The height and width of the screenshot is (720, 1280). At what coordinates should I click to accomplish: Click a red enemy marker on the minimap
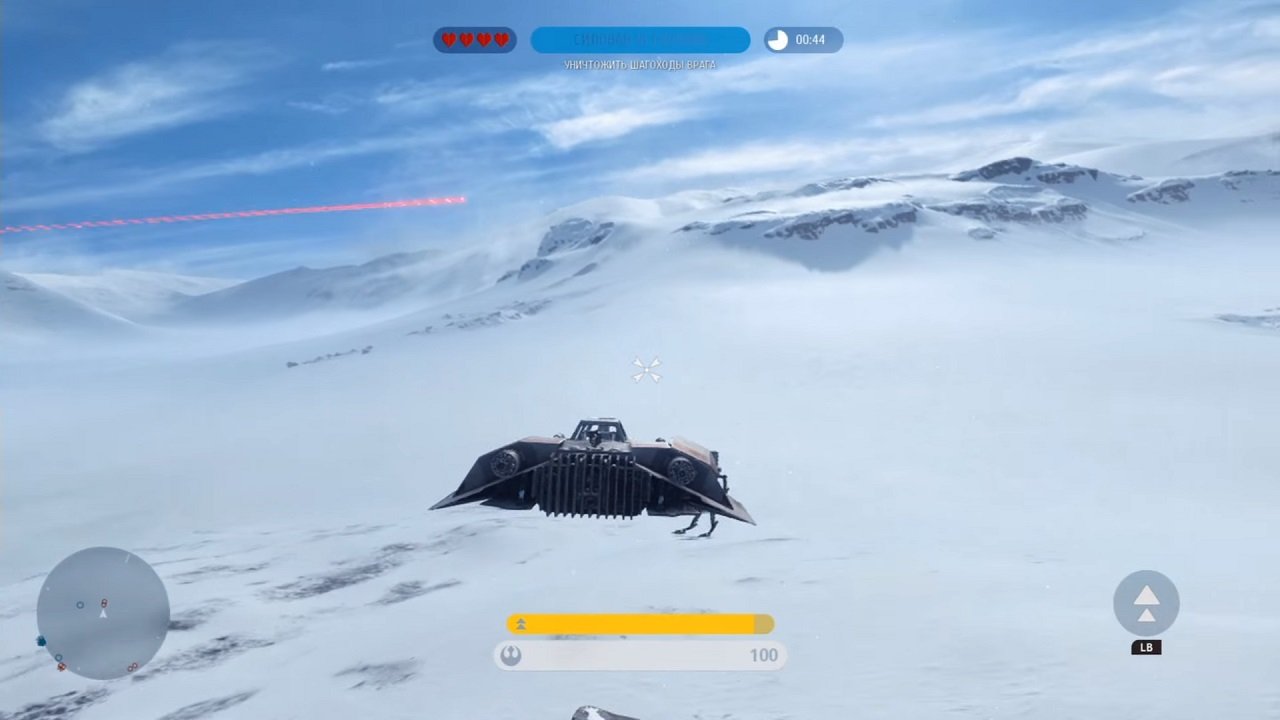(104, 603)
